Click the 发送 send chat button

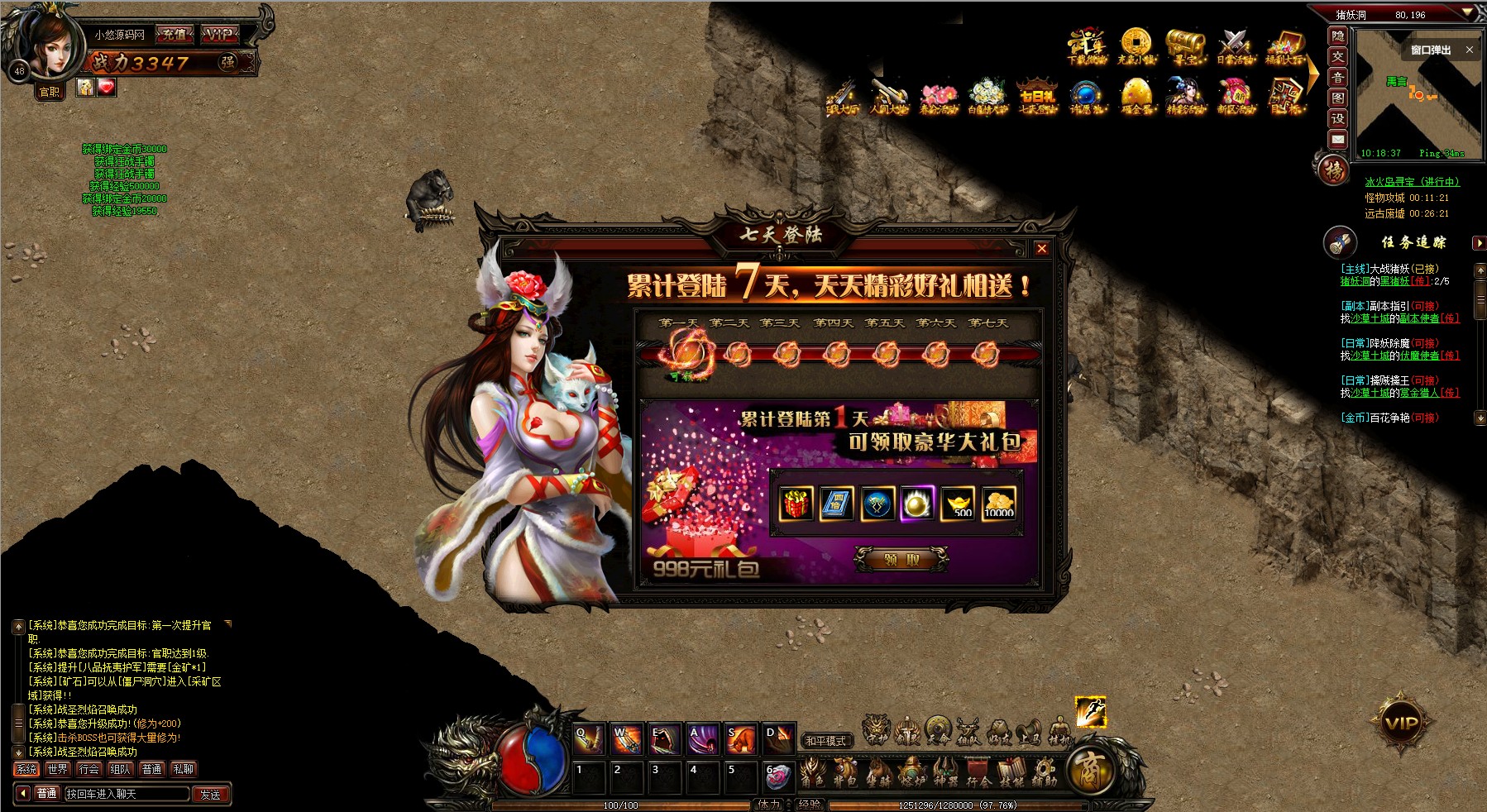pyautogui.click(x=210, y=794)
